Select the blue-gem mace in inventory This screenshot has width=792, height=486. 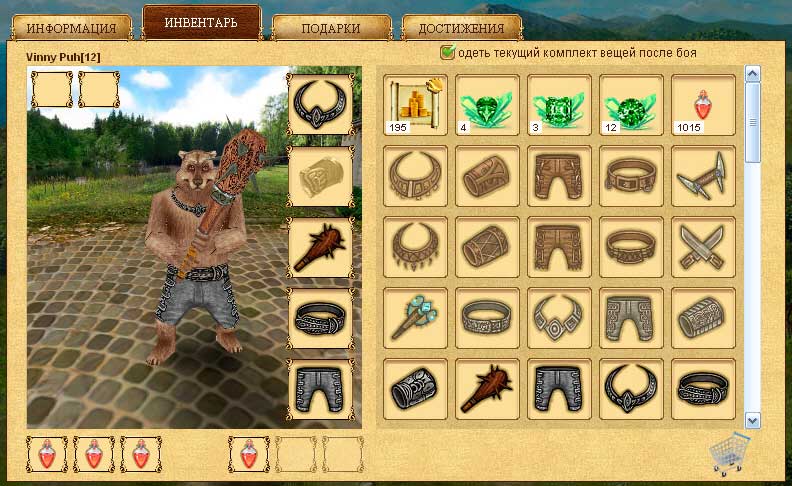pos(416,318)
